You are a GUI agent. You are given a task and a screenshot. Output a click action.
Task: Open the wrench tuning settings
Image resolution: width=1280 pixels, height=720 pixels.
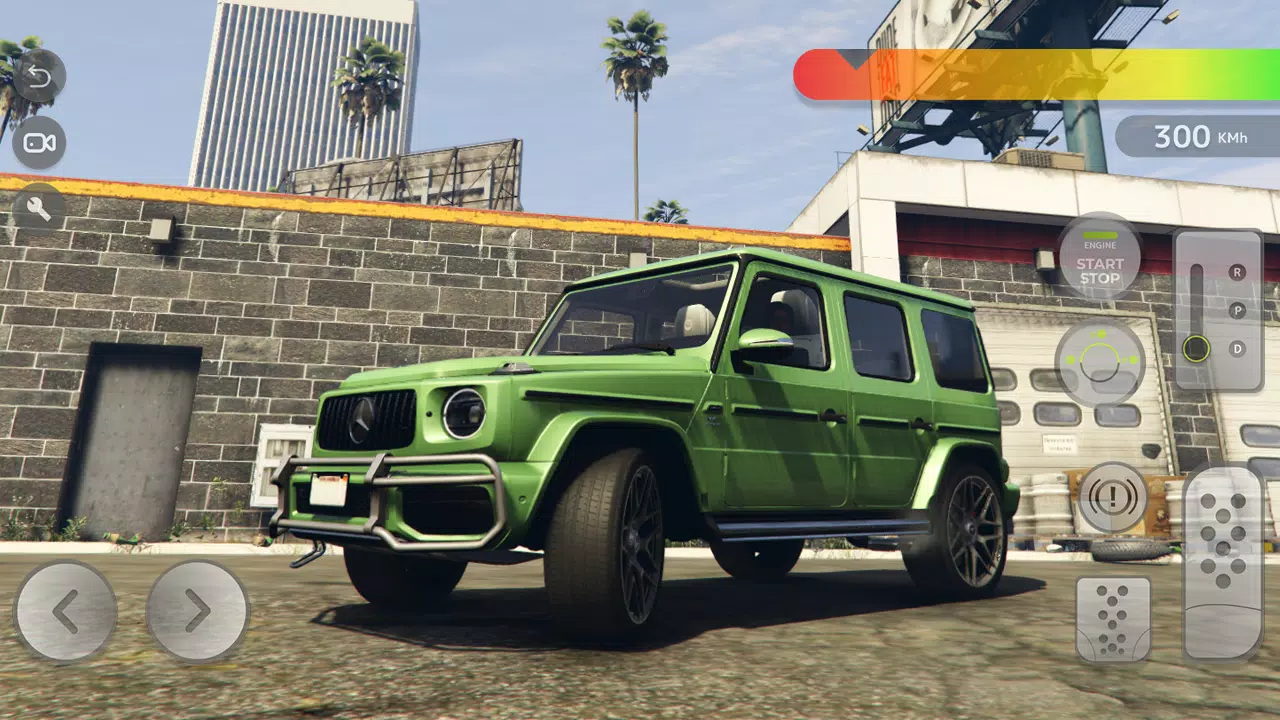point(40,210)
